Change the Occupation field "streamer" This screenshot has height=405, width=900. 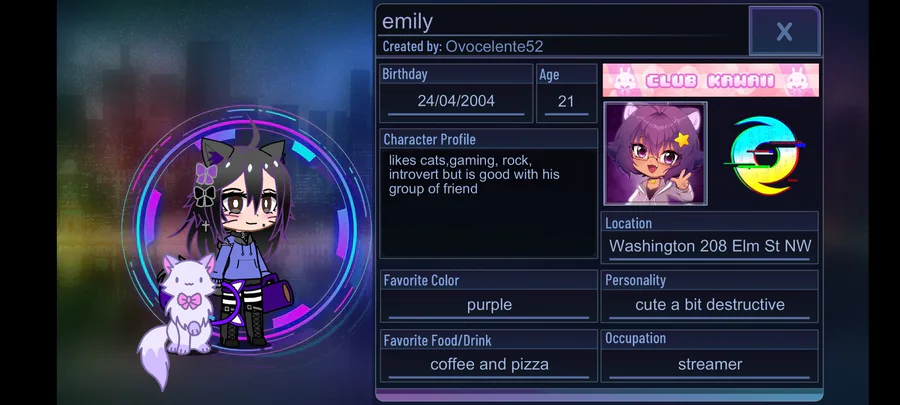point(710,364)
